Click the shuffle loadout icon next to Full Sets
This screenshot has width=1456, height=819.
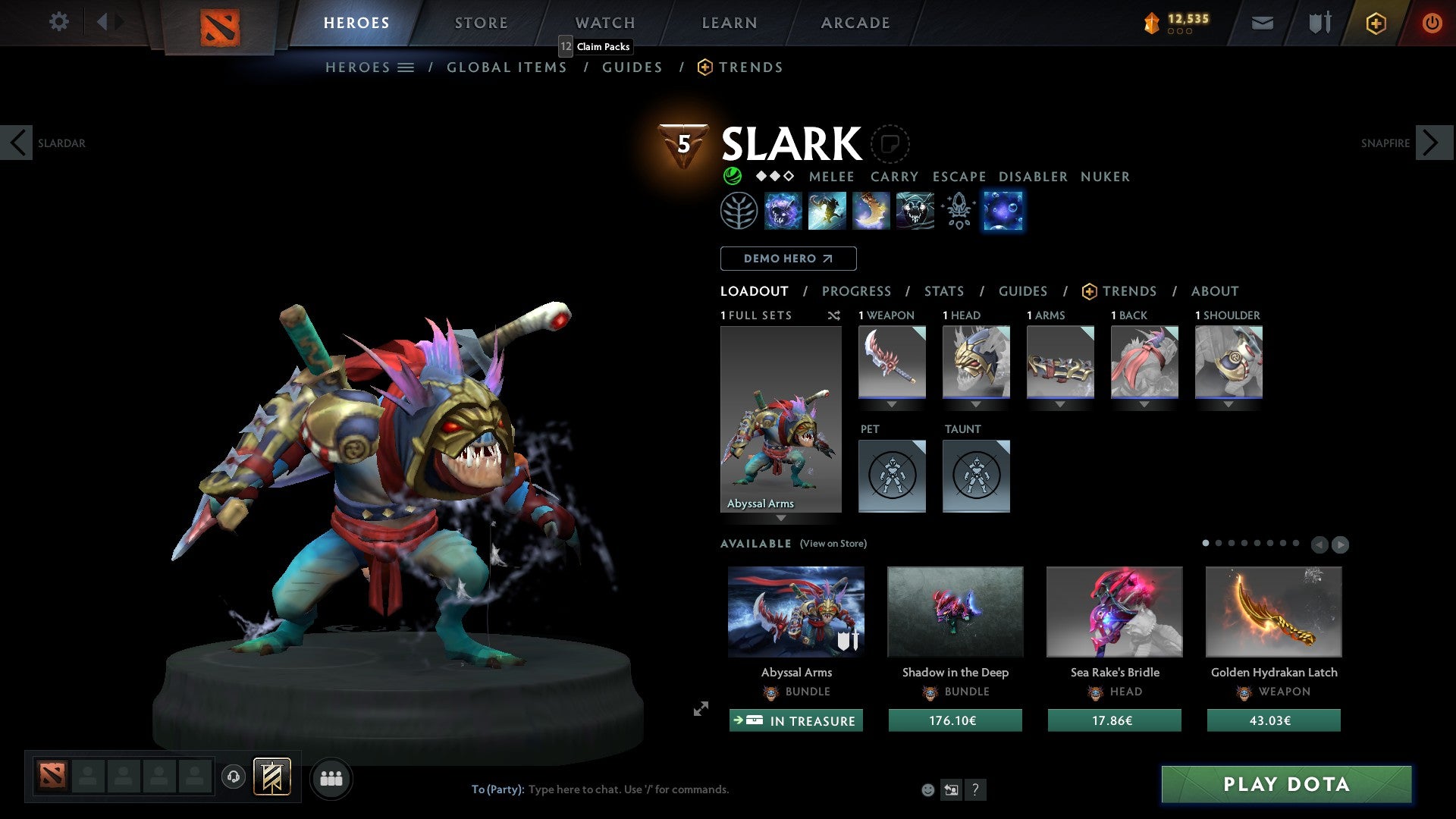pyautogui.click(x=833, y=315)
